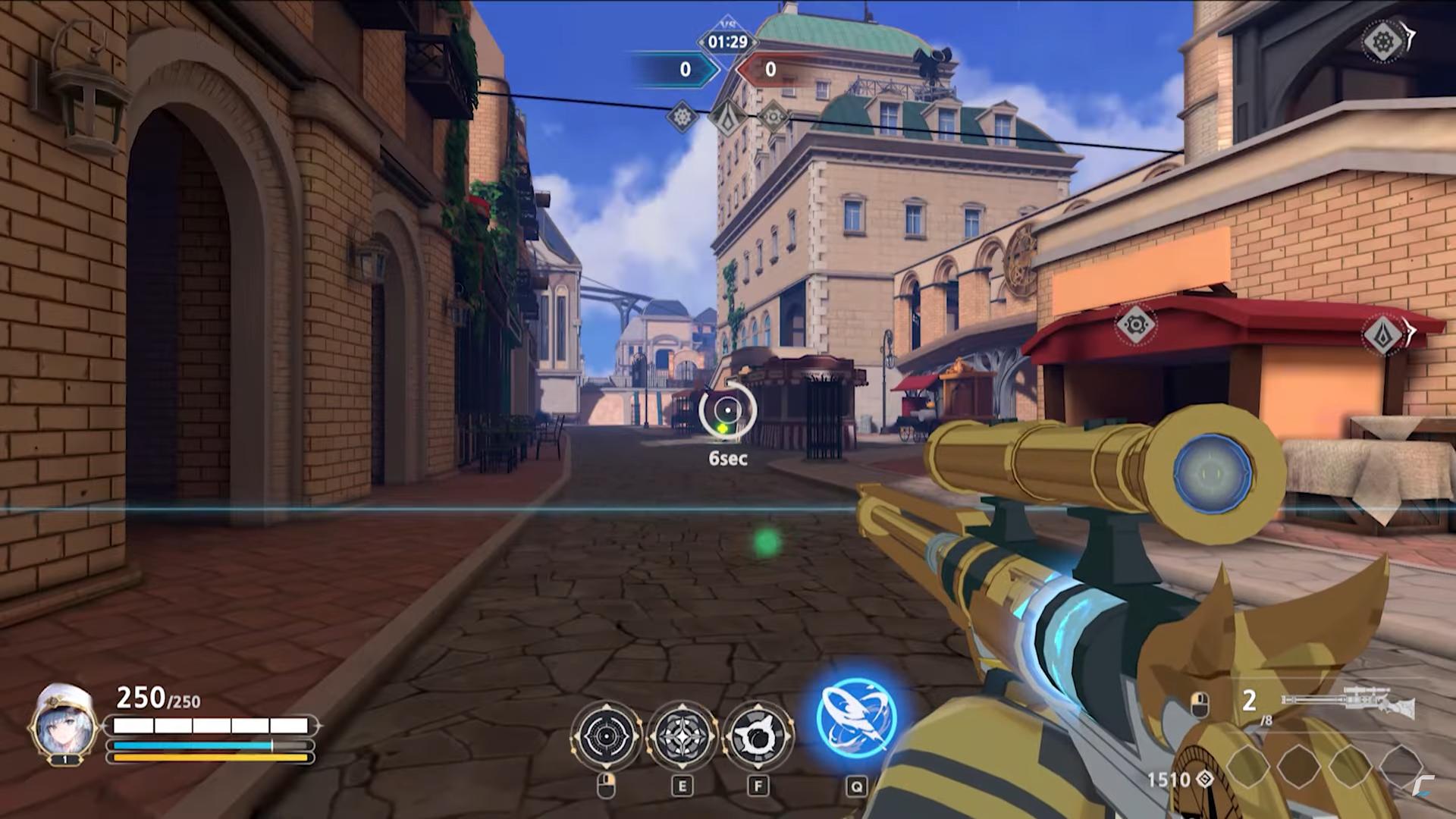Activate the crosshair scope ability icon
This screenshot has height=819, width=1456.
tap(606, 736)
